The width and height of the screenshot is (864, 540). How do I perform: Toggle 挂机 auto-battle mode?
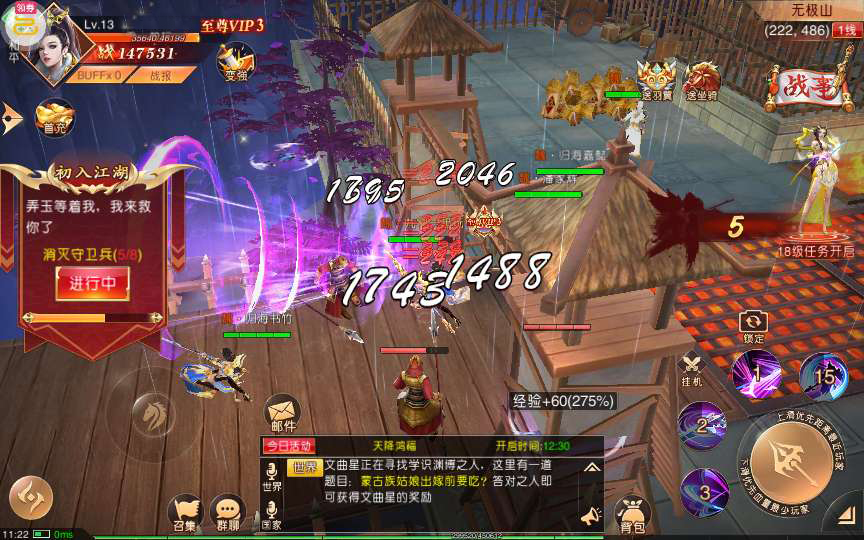(692, 370)
